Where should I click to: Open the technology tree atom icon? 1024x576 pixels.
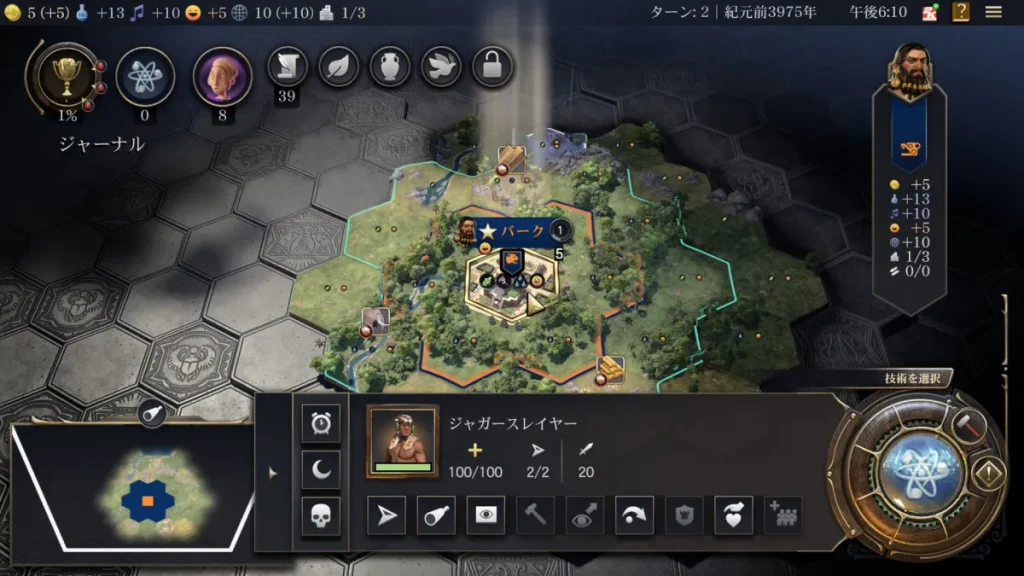(145, 77)
